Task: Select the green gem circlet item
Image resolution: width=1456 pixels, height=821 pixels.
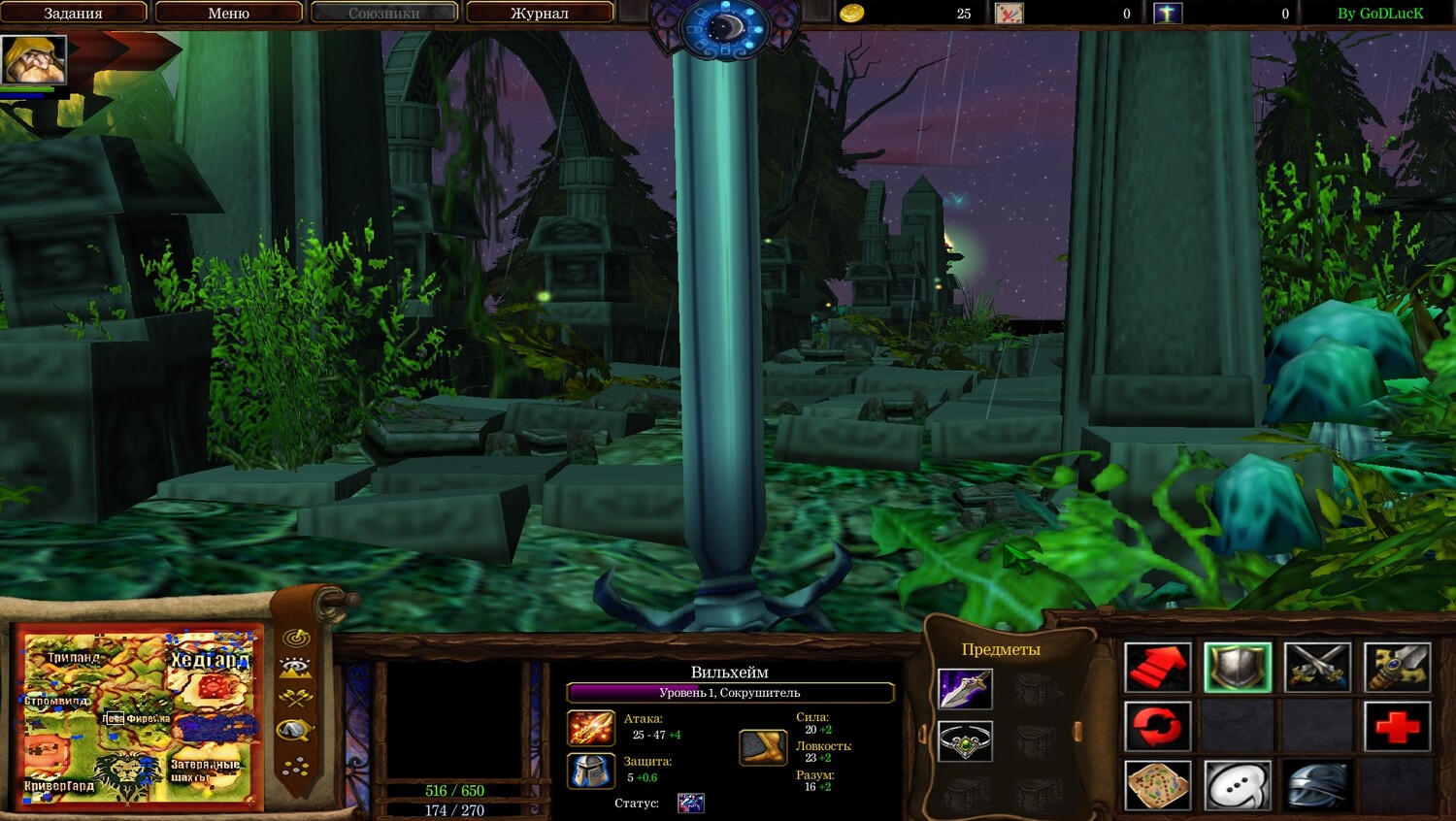Action: 965,742
